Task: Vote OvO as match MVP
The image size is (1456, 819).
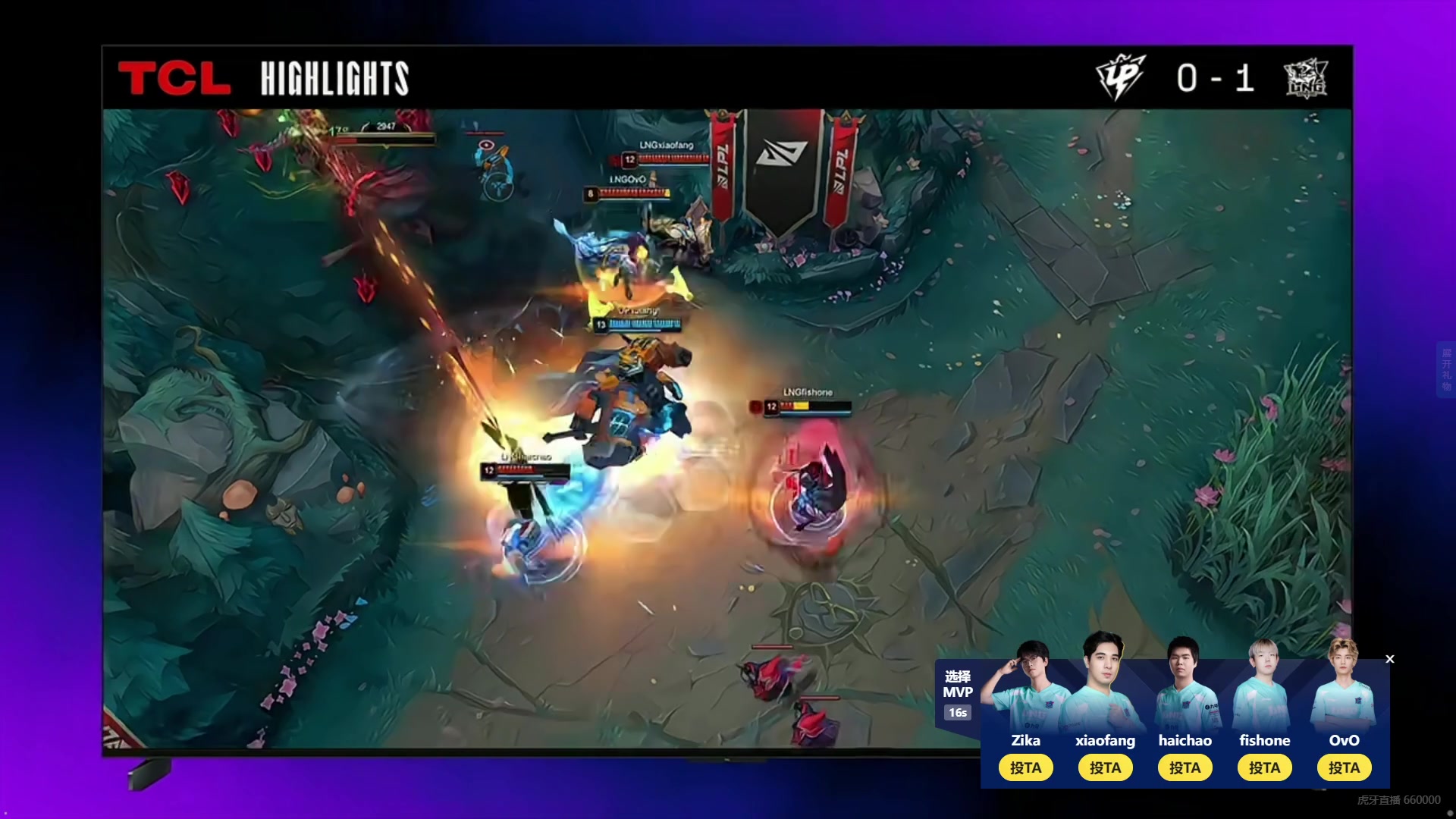Action: pos(1344,767)
